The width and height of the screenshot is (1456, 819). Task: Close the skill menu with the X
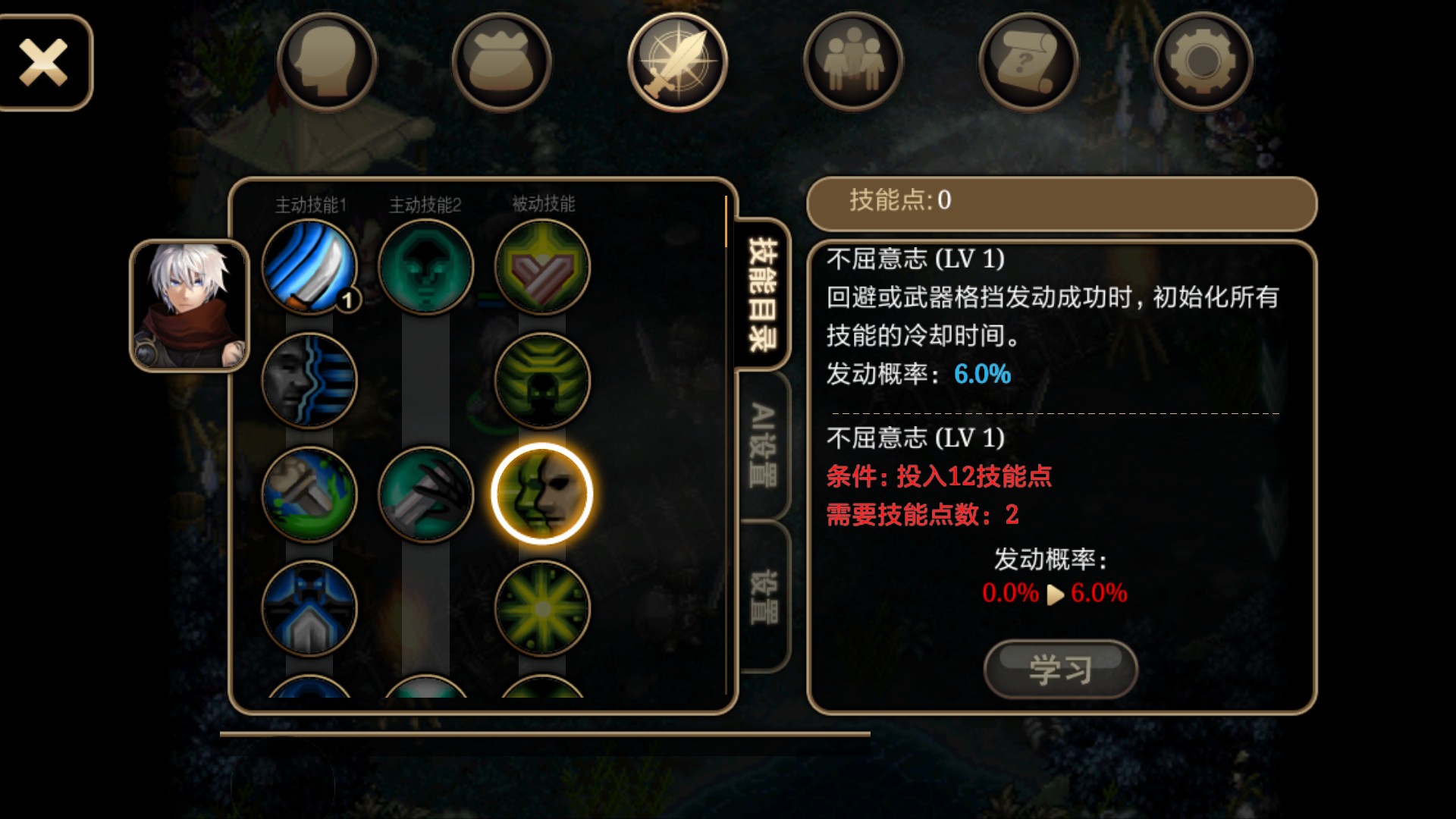pyautogui.click(x=44, y=63)
